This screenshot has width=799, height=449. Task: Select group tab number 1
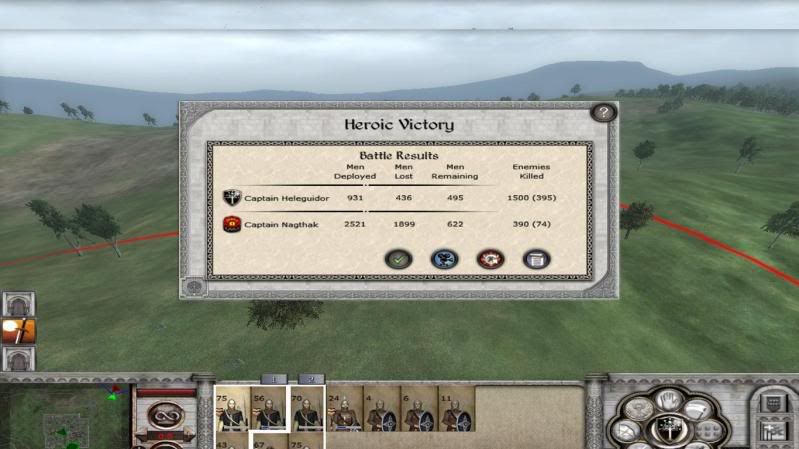click(274, 379)
